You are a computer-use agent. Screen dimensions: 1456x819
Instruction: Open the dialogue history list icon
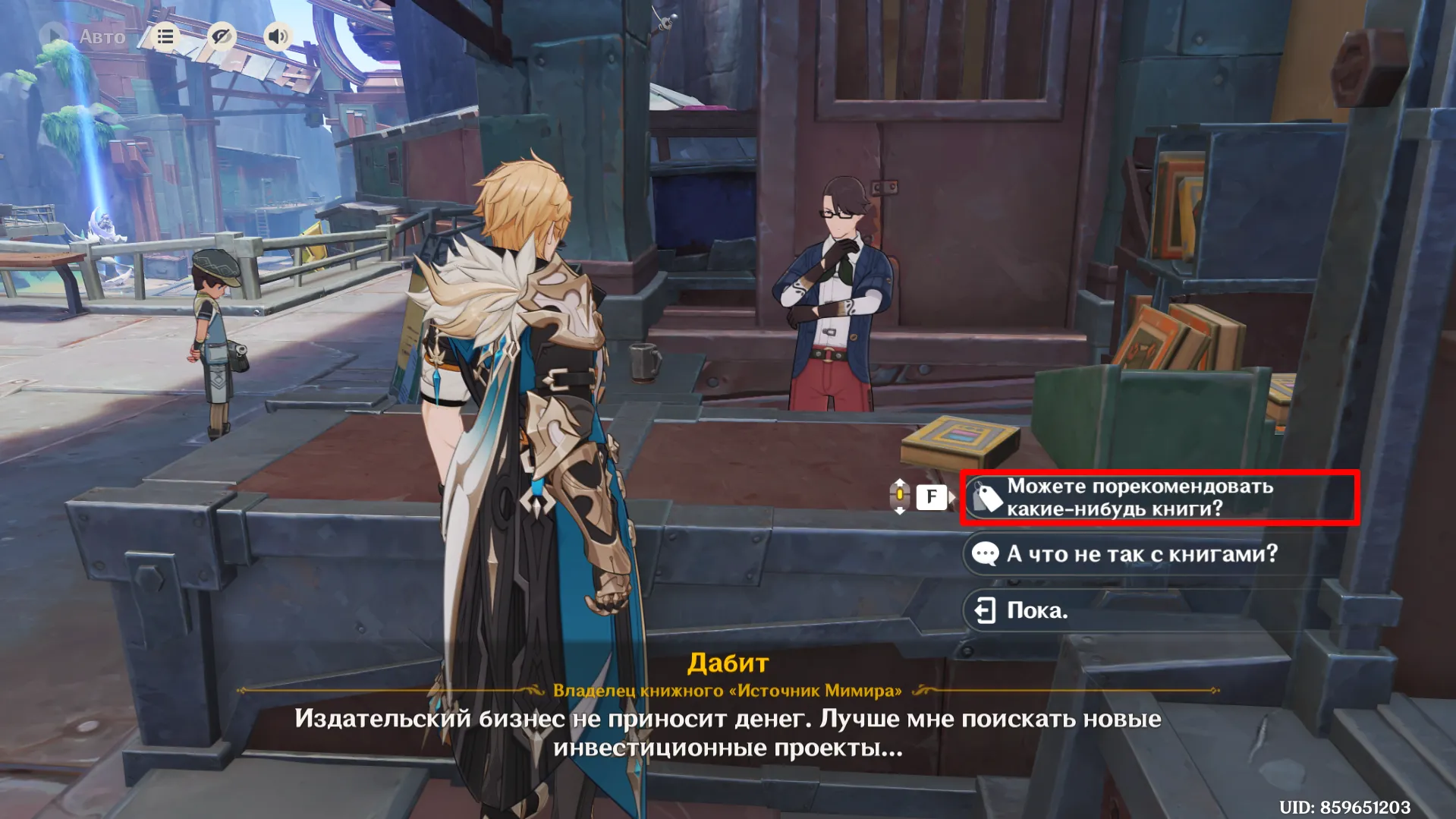(x=165, y=36)
